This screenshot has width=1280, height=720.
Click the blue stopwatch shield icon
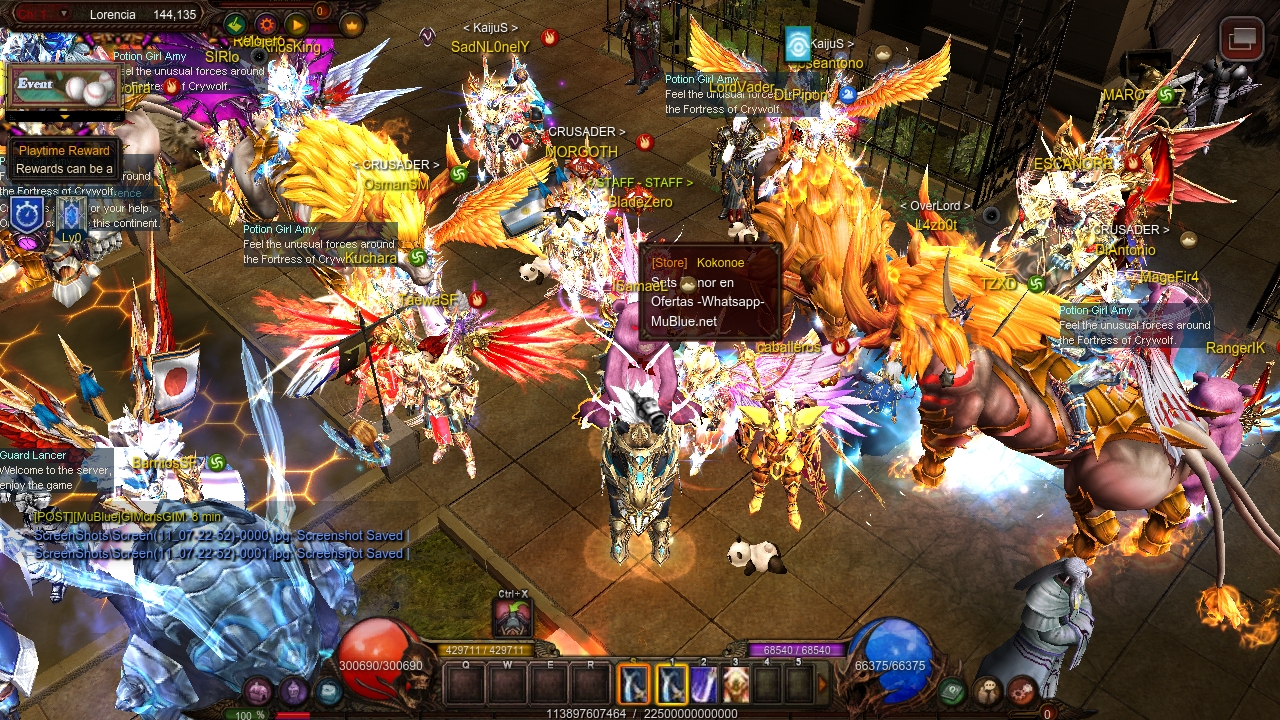click(x=27, y=212)
